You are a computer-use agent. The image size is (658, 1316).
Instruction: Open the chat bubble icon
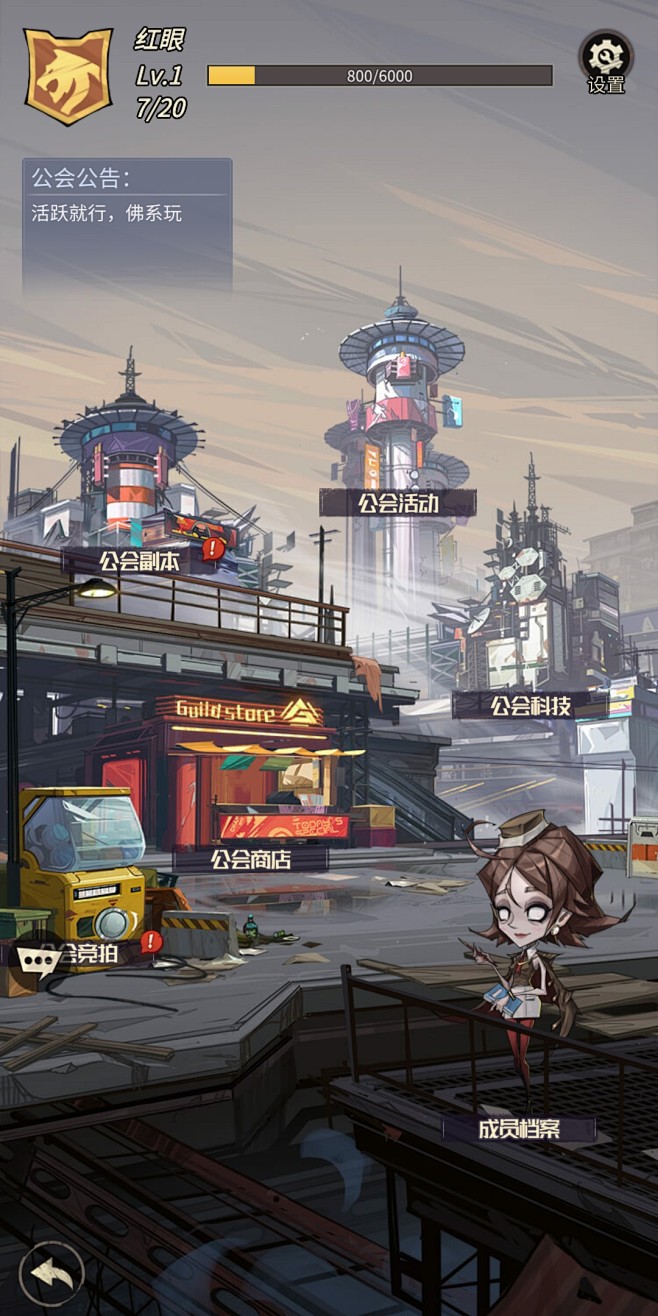point(37,959)
